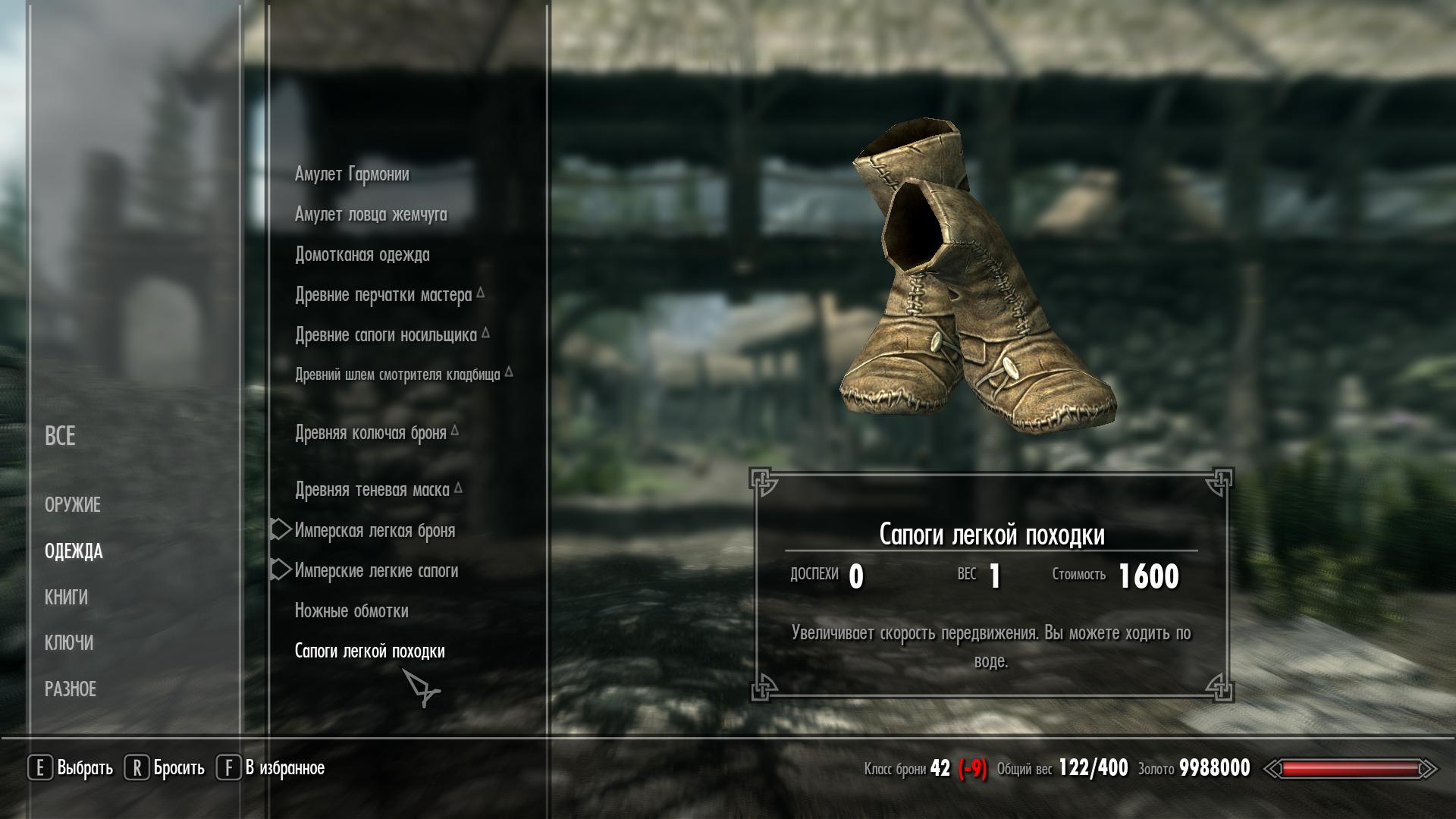This screenshot has height=819, width=1456.
Task: Select the equipped Имперская легкая броня
Action: click(x=375, y=531)
